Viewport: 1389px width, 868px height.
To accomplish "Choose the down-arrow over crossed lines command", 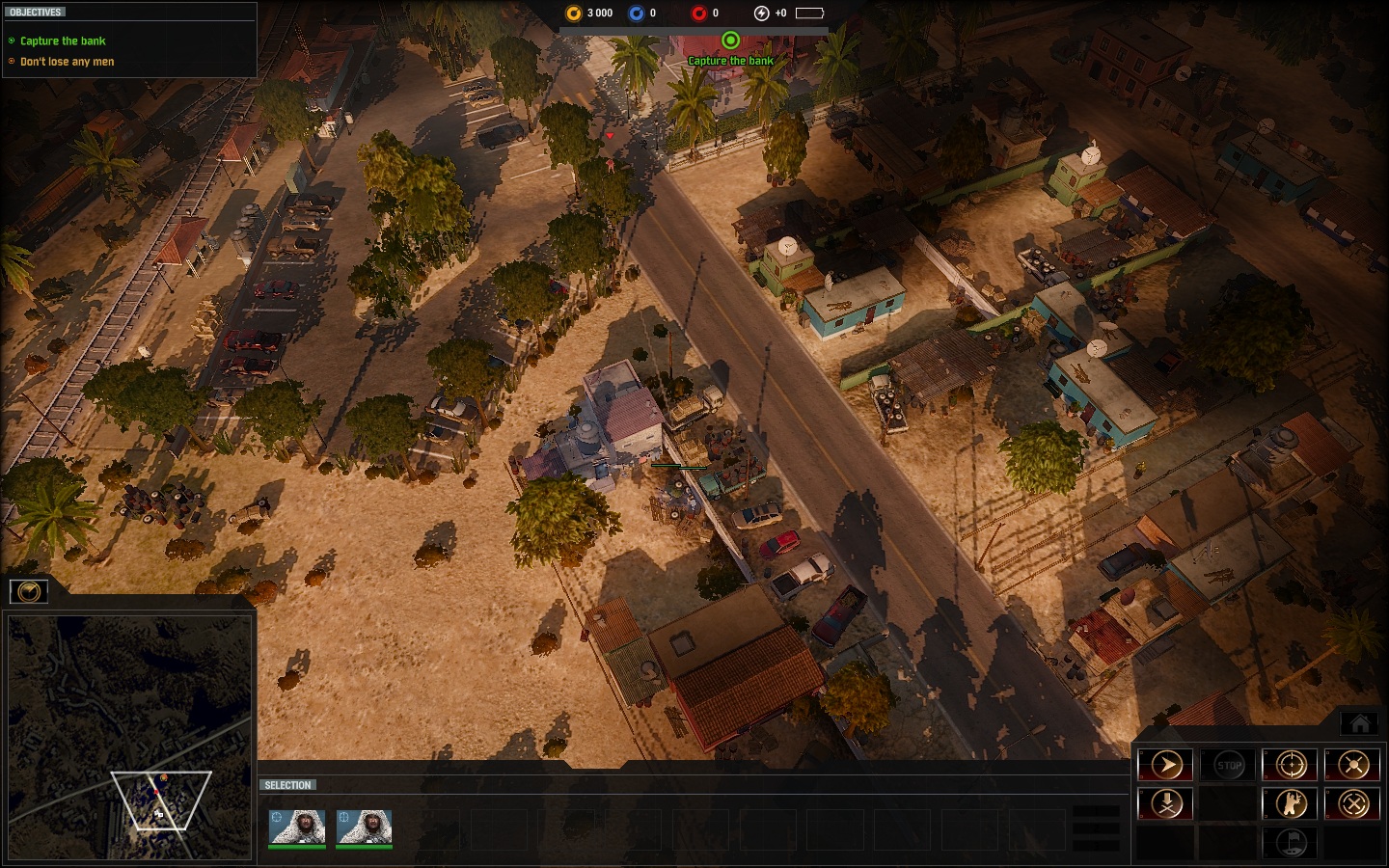I will click(x=1166, y=803).
